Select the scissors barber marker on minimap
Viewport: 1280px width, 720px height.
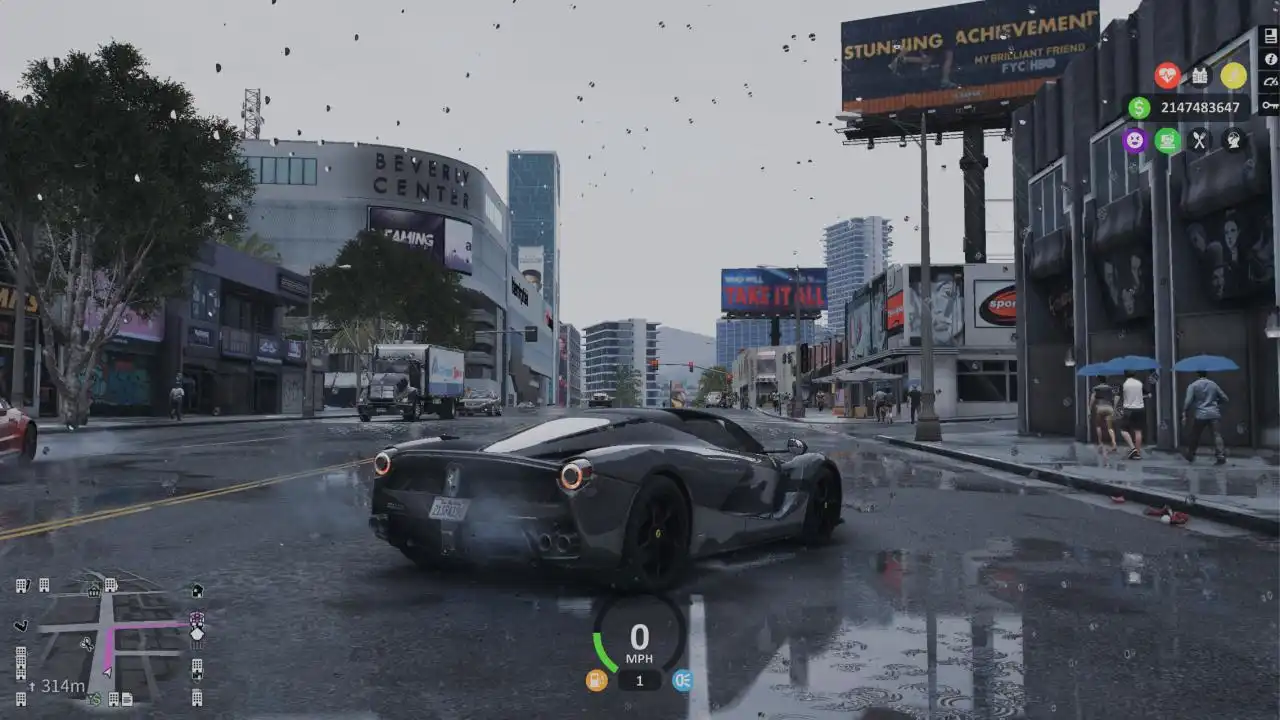pos(86,645)
